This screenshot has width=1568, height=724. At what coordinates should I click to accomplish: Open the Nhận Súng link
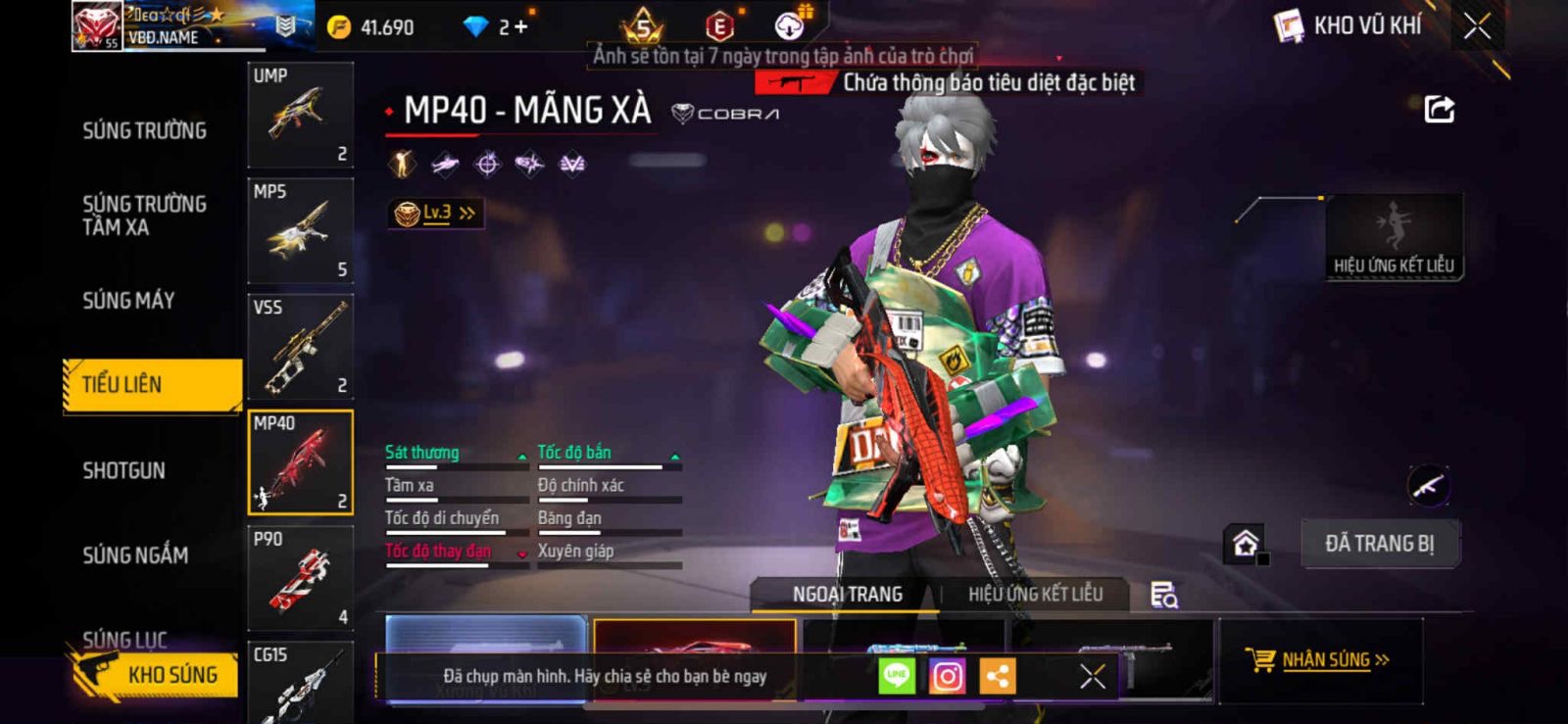coord(1325,660)
